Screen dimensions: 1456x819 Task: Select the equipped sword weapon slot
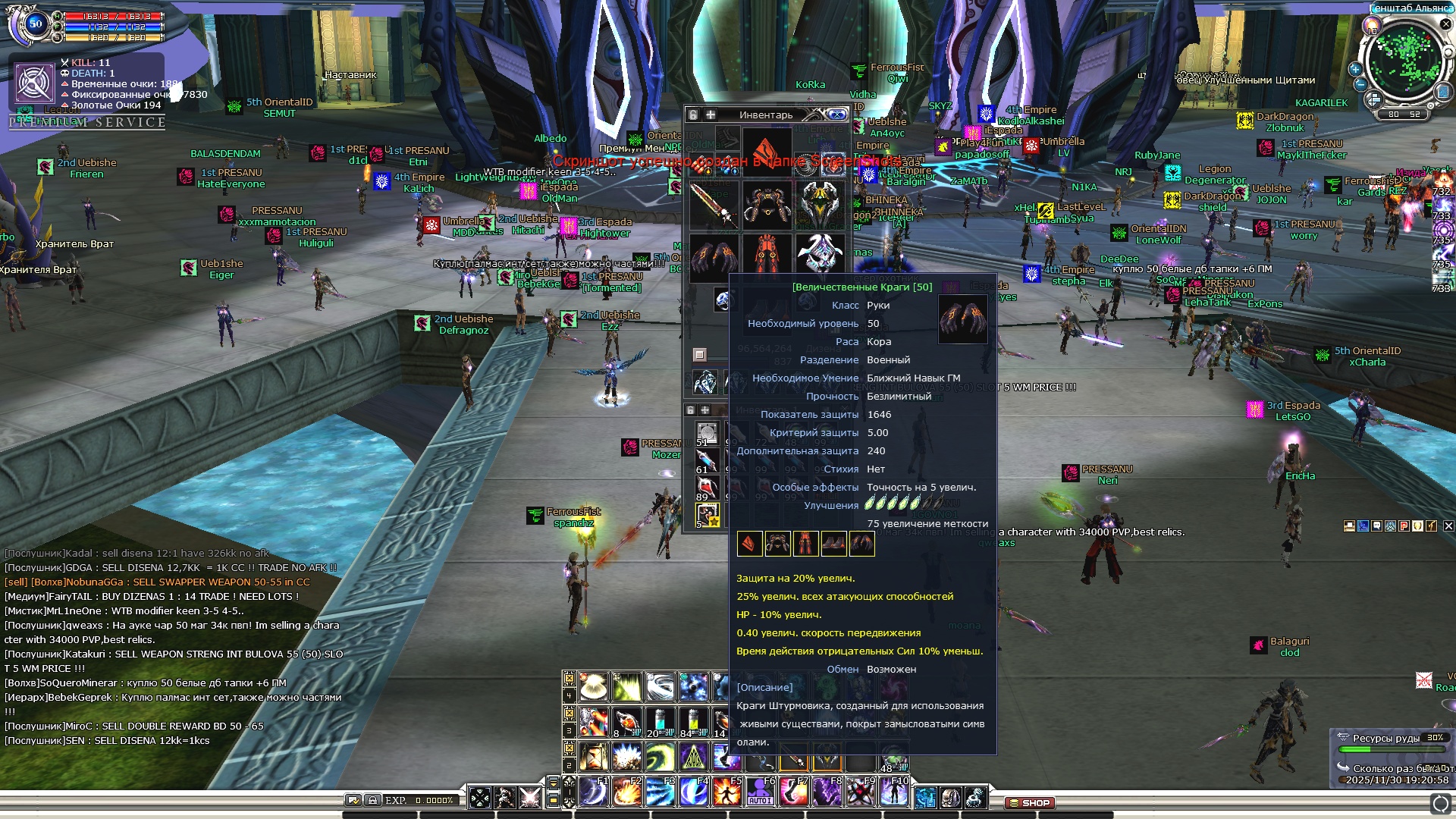pyautogui.click(x=714, y=203)
